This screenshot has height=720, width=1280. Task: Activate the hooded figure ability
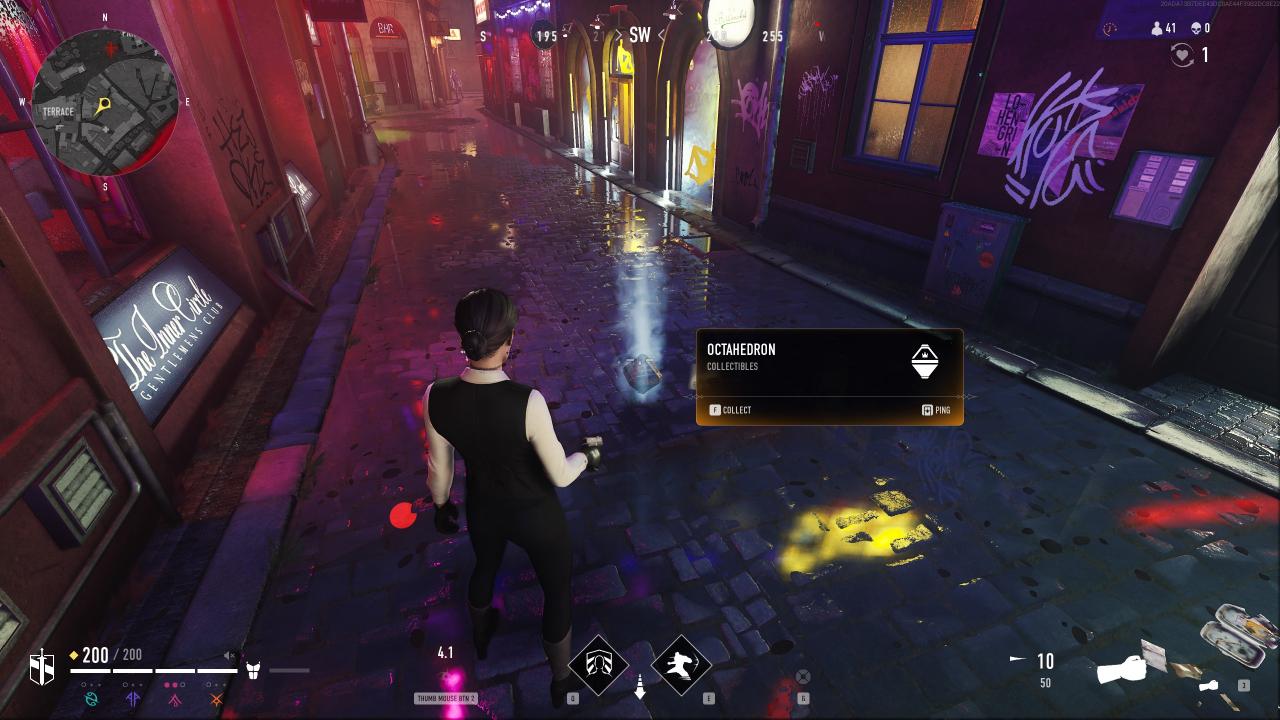tap(598, 664)
